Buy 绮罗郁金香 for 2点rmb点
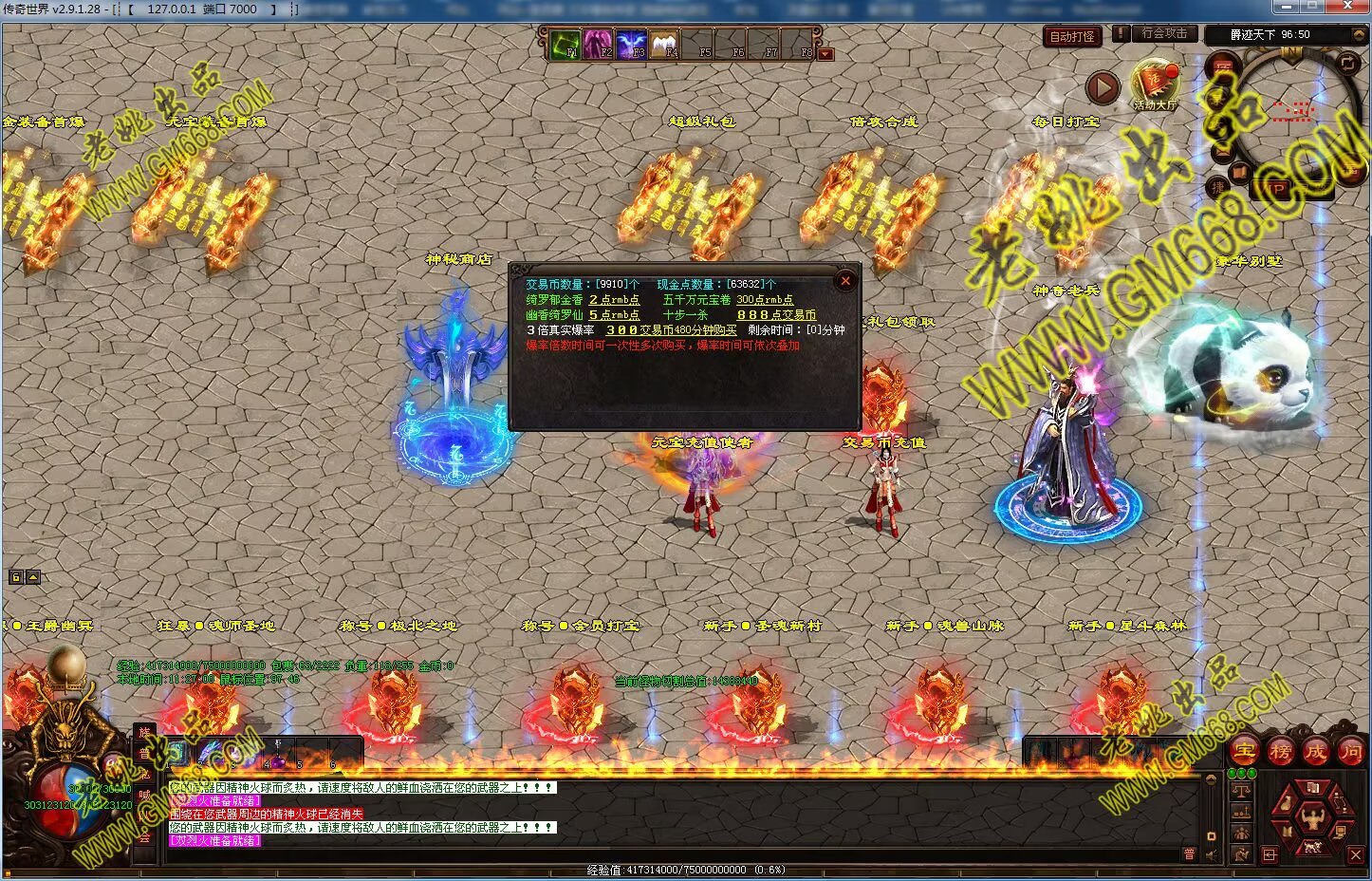The height and width of the screenshot is (881, 1372). coord(614,300)
